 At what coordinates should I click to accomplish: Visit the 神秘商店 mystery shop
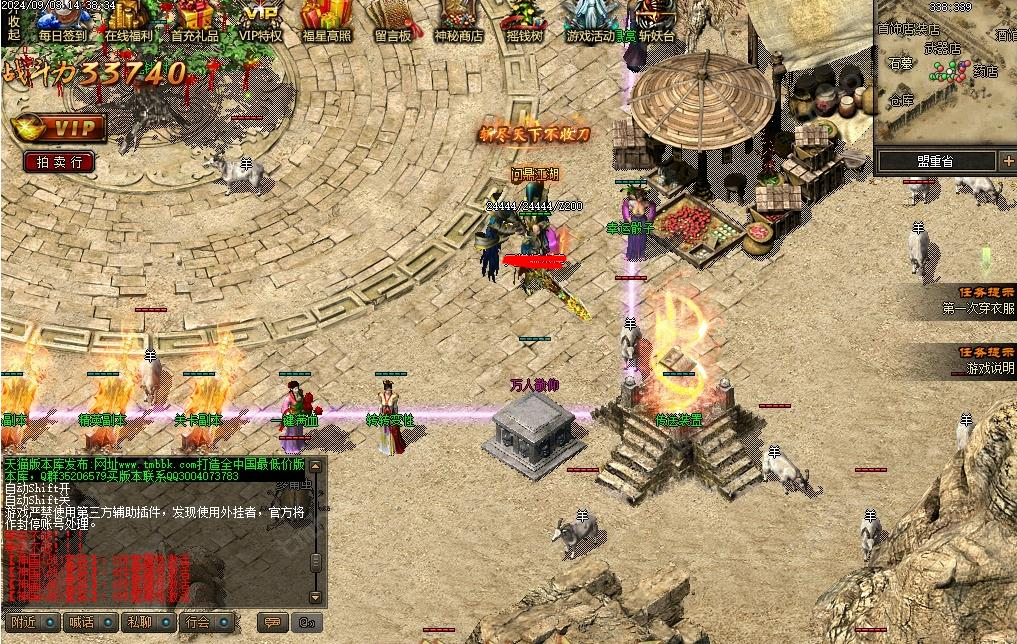pos(458,20)
